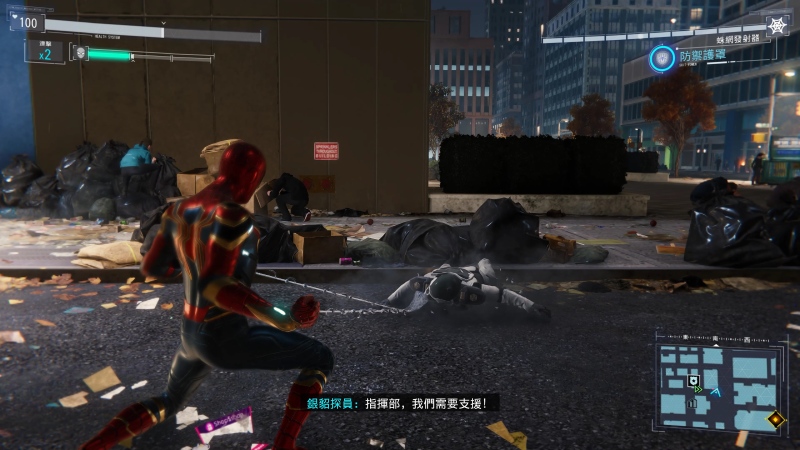Select the shield marker on the minimap
Screen dimensions: 800x450
pos(692,380)
